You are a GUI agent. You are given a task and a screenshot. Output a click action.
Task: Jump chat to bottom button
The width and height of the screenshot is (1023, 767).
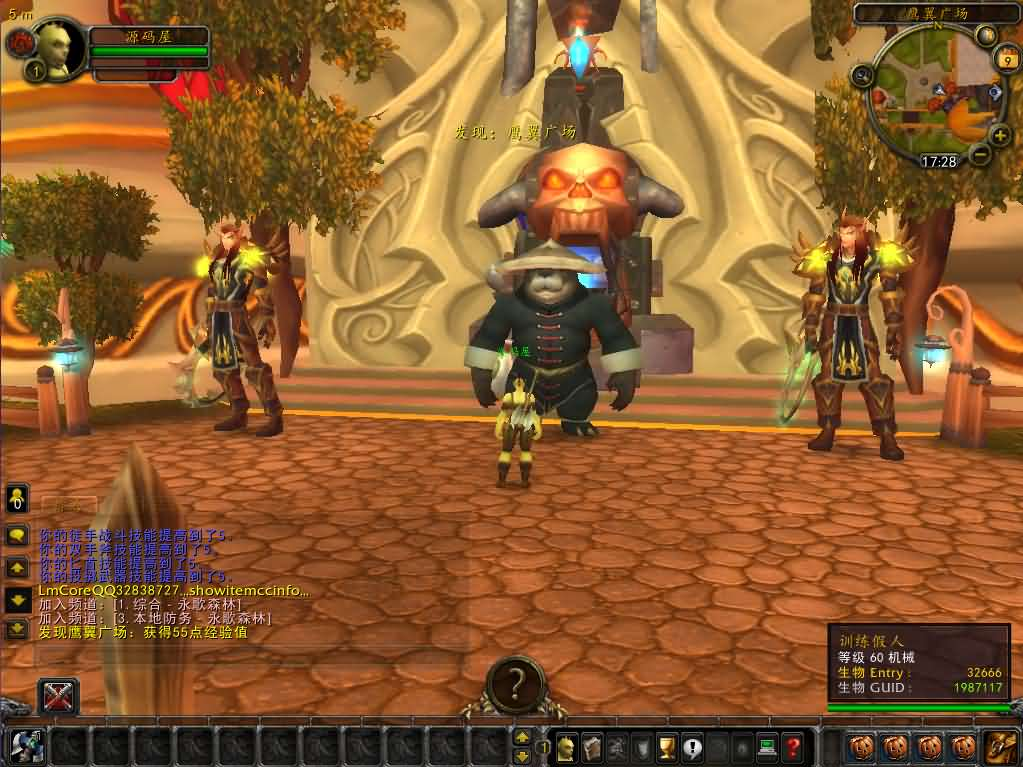point(18,629)
